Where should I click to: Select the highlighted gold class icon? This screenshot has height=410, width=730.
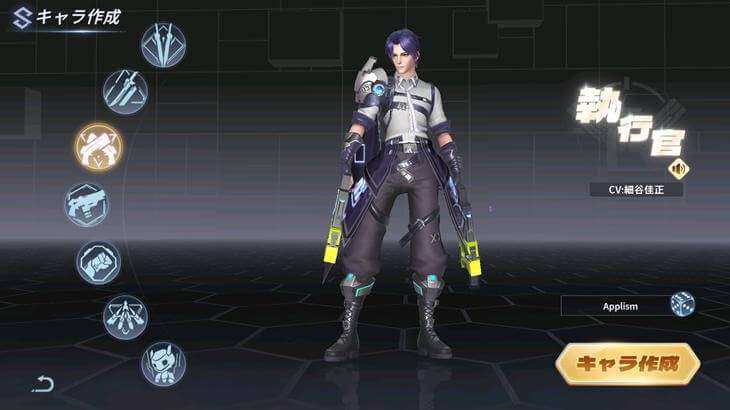(98, 147)
